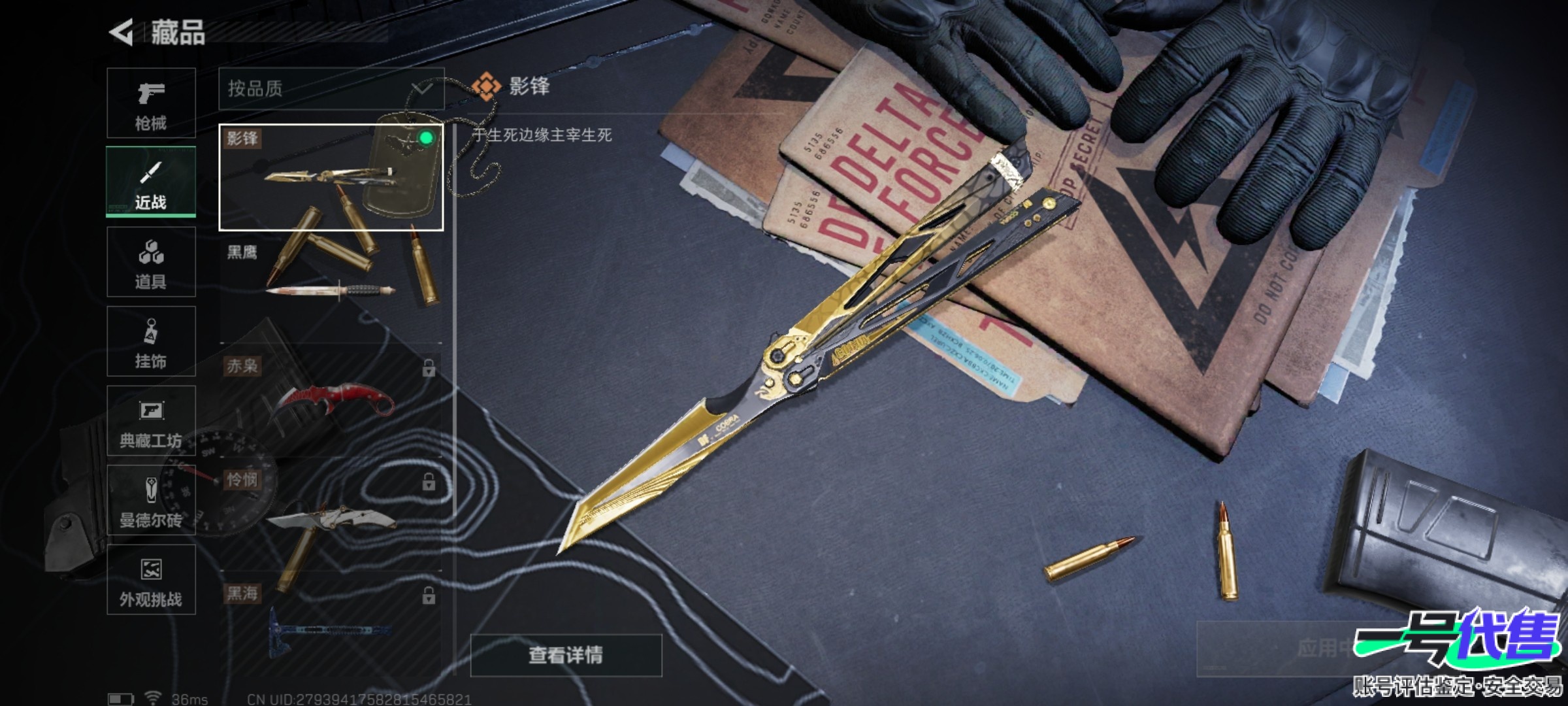The image size is (1568, 706).
Task: Open the 道具 items category
Action: (x=151, y=262)
